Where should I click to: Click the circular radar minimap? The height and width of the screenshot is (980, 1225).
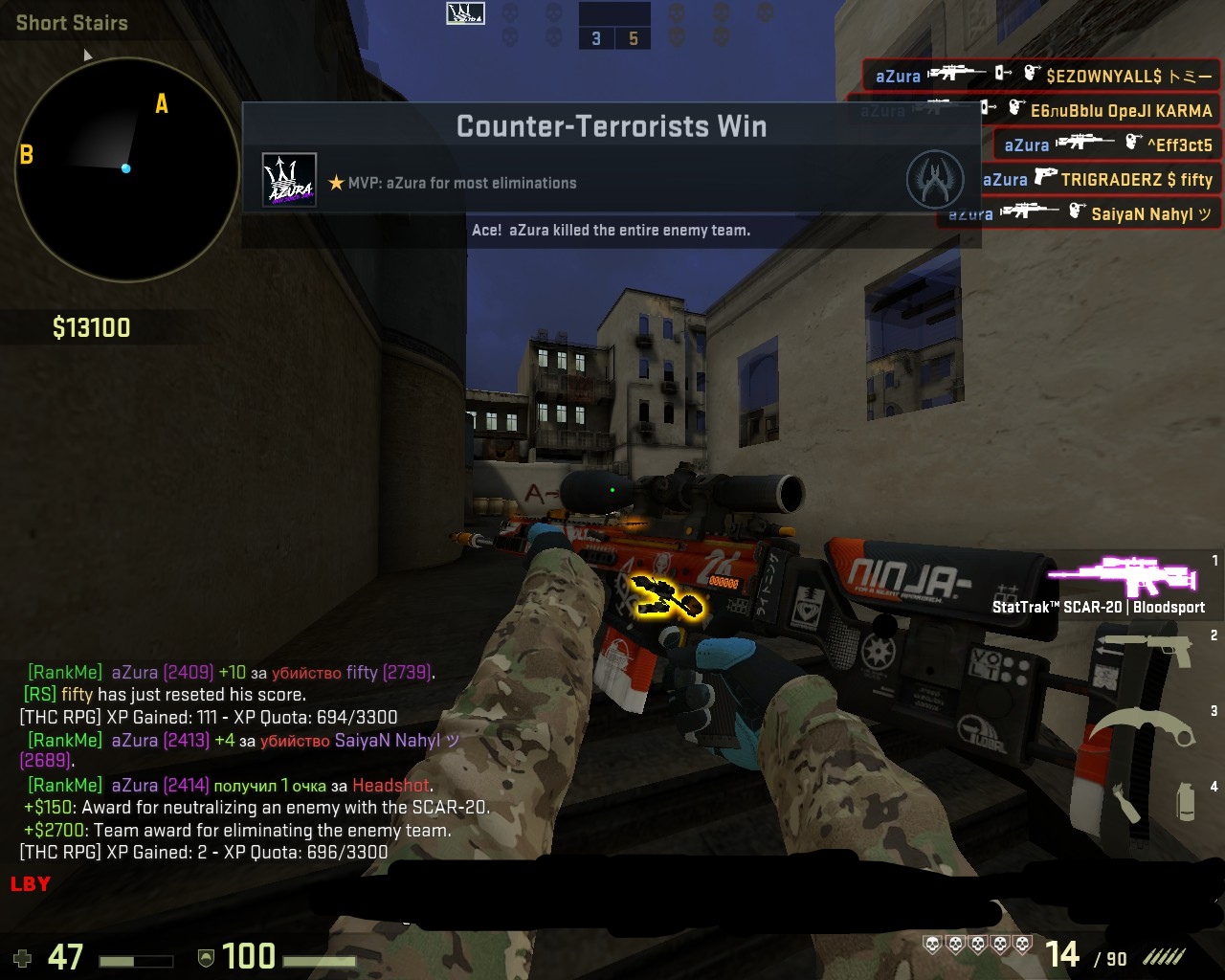pos(125,169)
